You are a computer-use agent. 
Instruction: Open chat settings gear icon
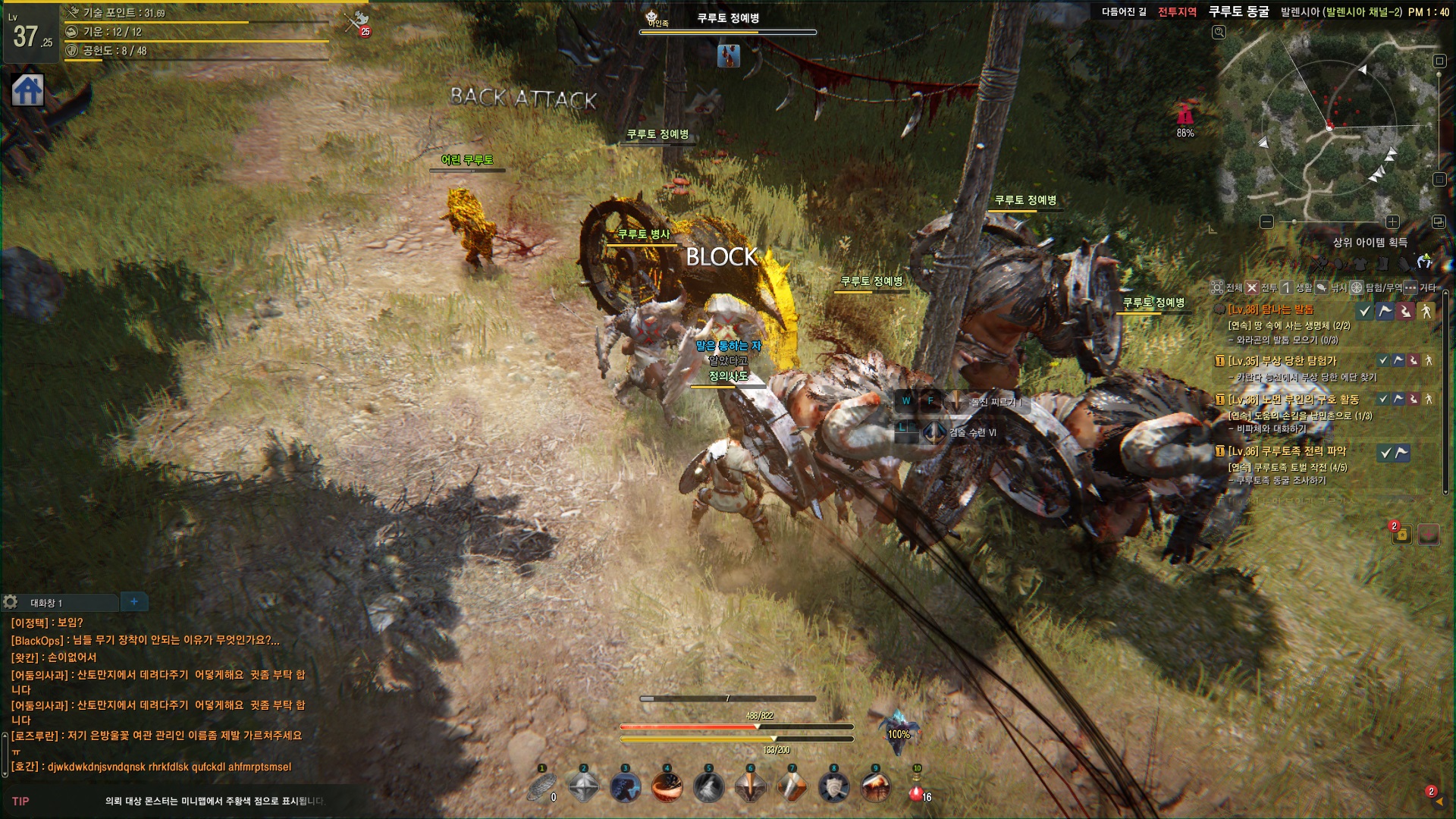coord(11,602)
